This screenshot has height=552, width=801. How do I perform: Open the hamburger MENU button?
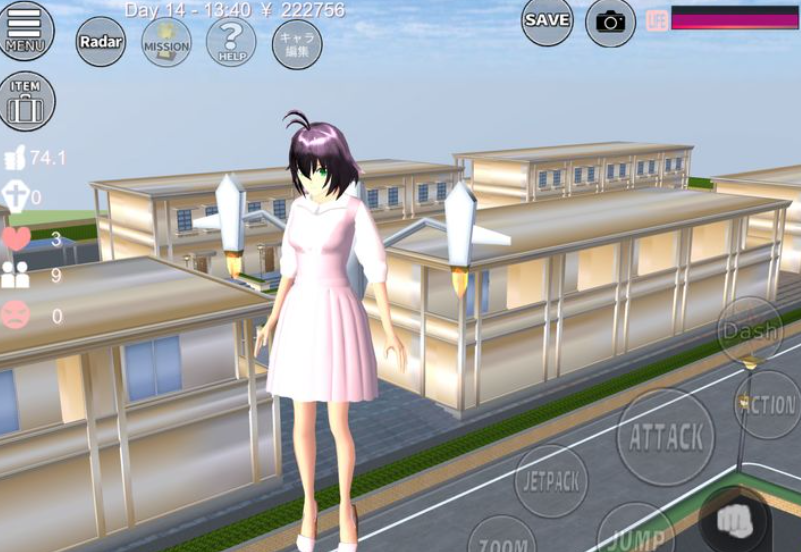click(25, 30)
